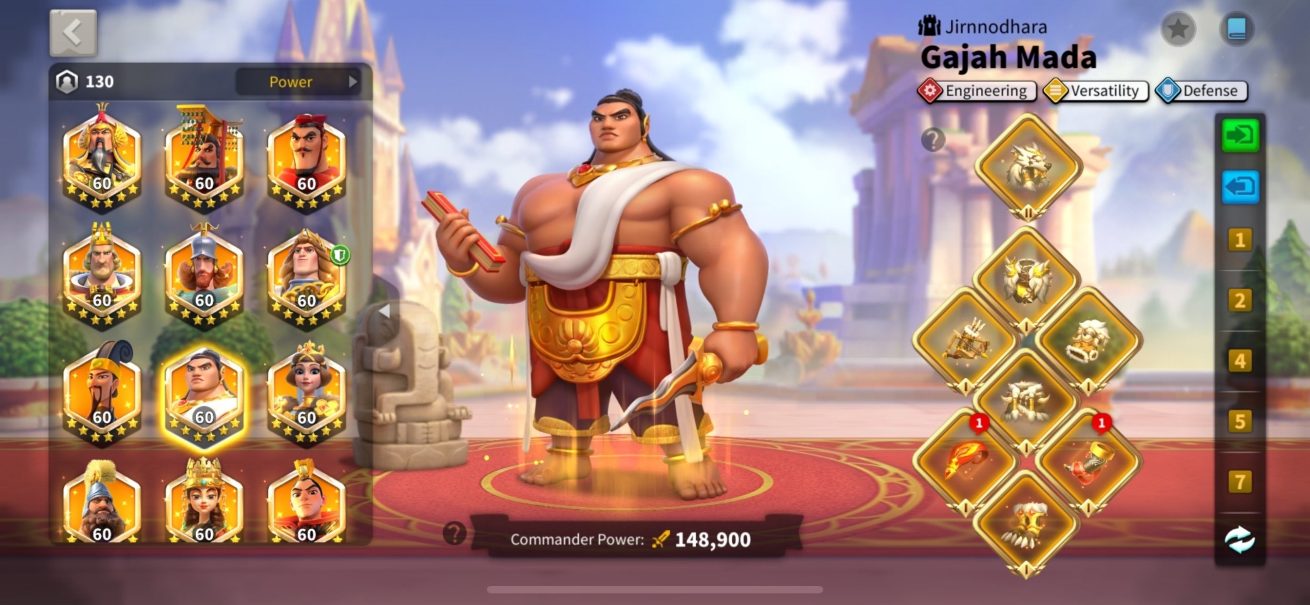1310x605 pixels.
Task: Click the blue unequip arrow button
Action: [x=1240, y=187]
